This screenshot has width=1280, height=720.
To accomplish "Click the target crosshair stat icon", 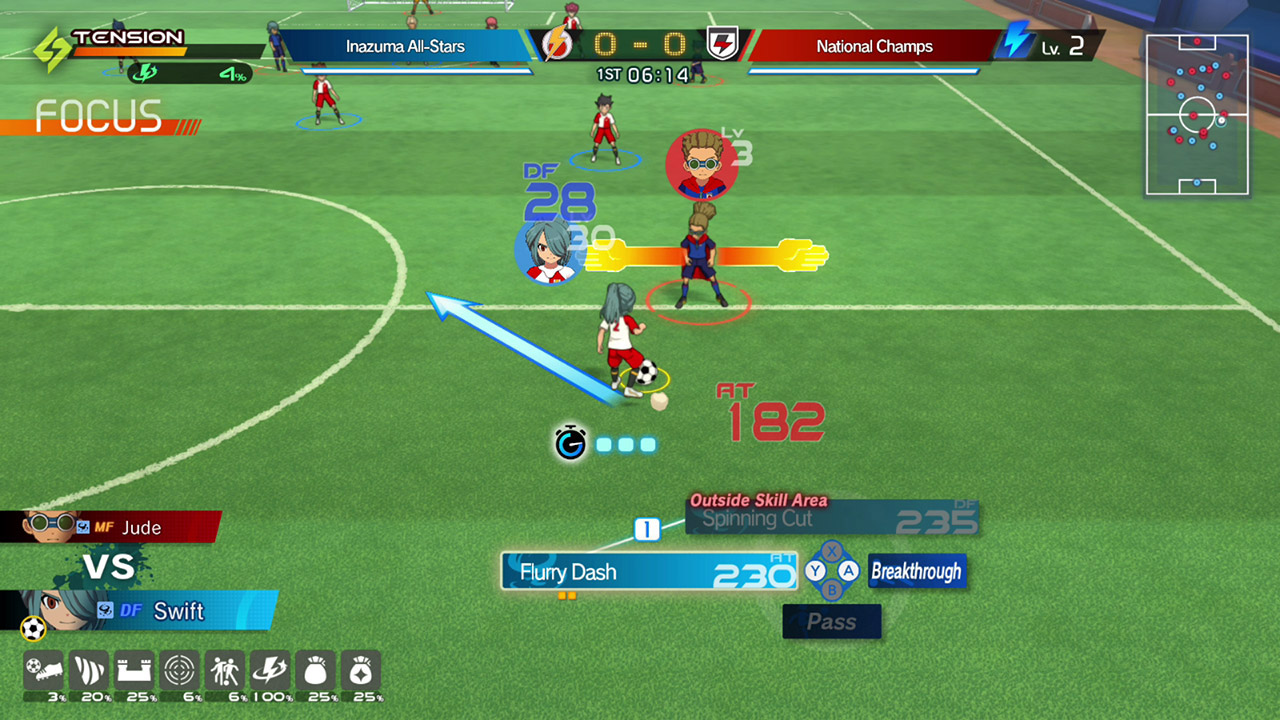I will tap(180, 672).
